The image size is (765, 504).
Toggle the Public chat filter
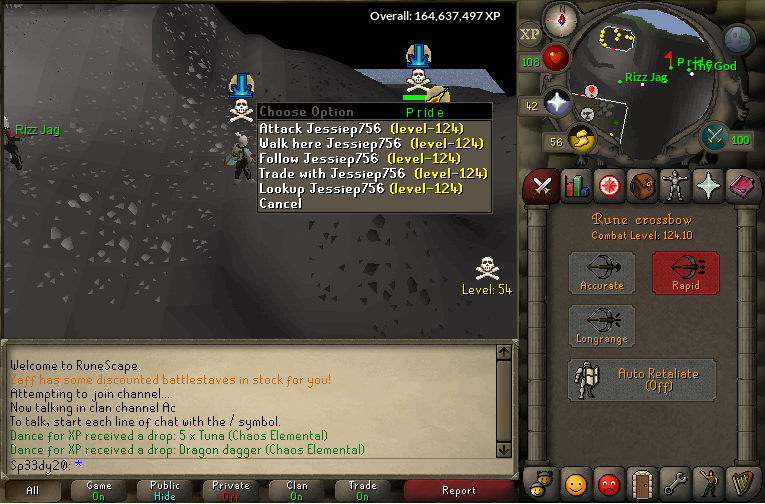pos(165,490)
